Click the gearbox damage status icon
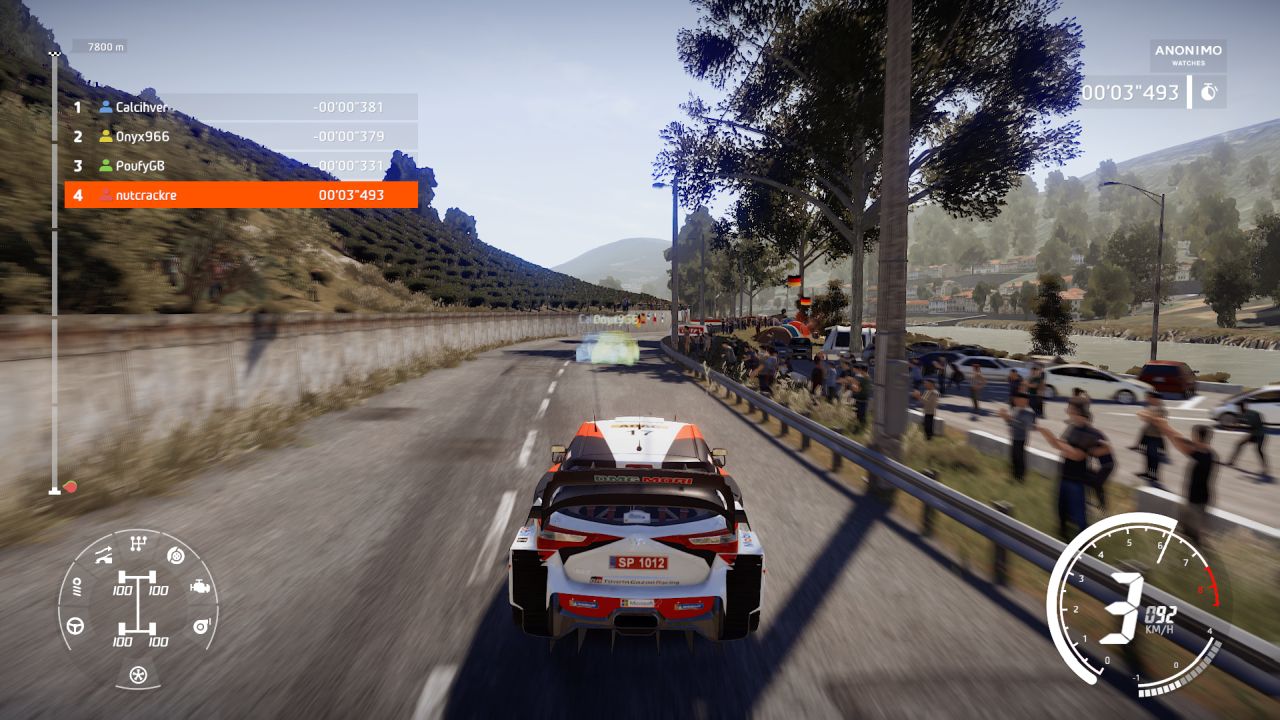Viewport: 1280px width, 720px height. pos(138,543)
